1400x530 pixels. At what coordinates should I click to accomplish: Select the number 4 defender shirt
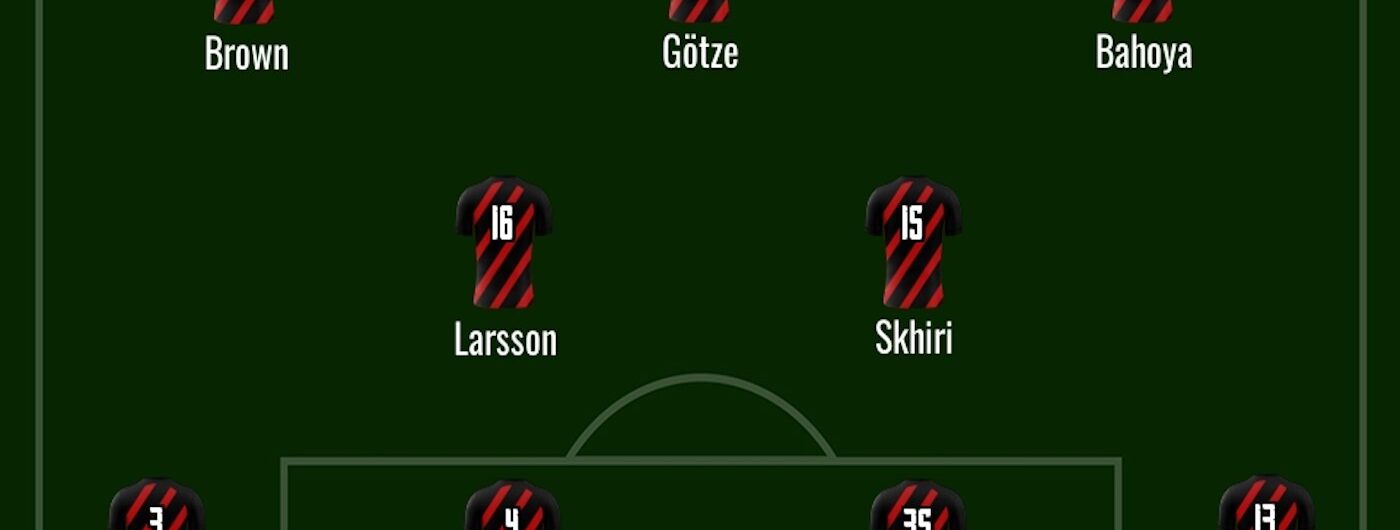coord(511,508)
